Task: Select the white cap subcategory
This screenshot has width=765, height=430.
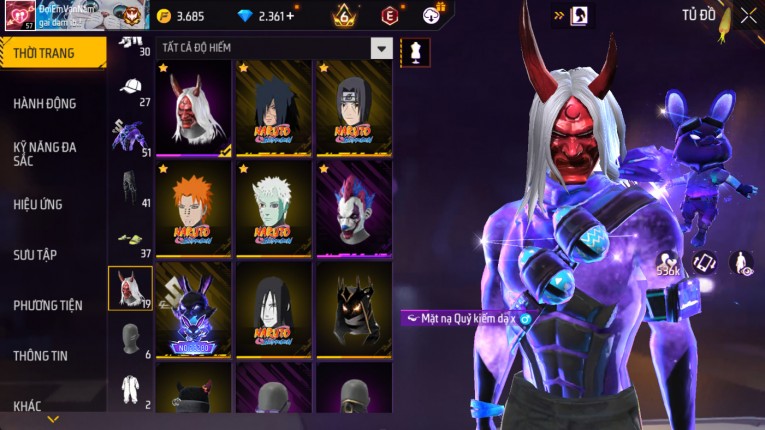Action: [x=130, y=87]
